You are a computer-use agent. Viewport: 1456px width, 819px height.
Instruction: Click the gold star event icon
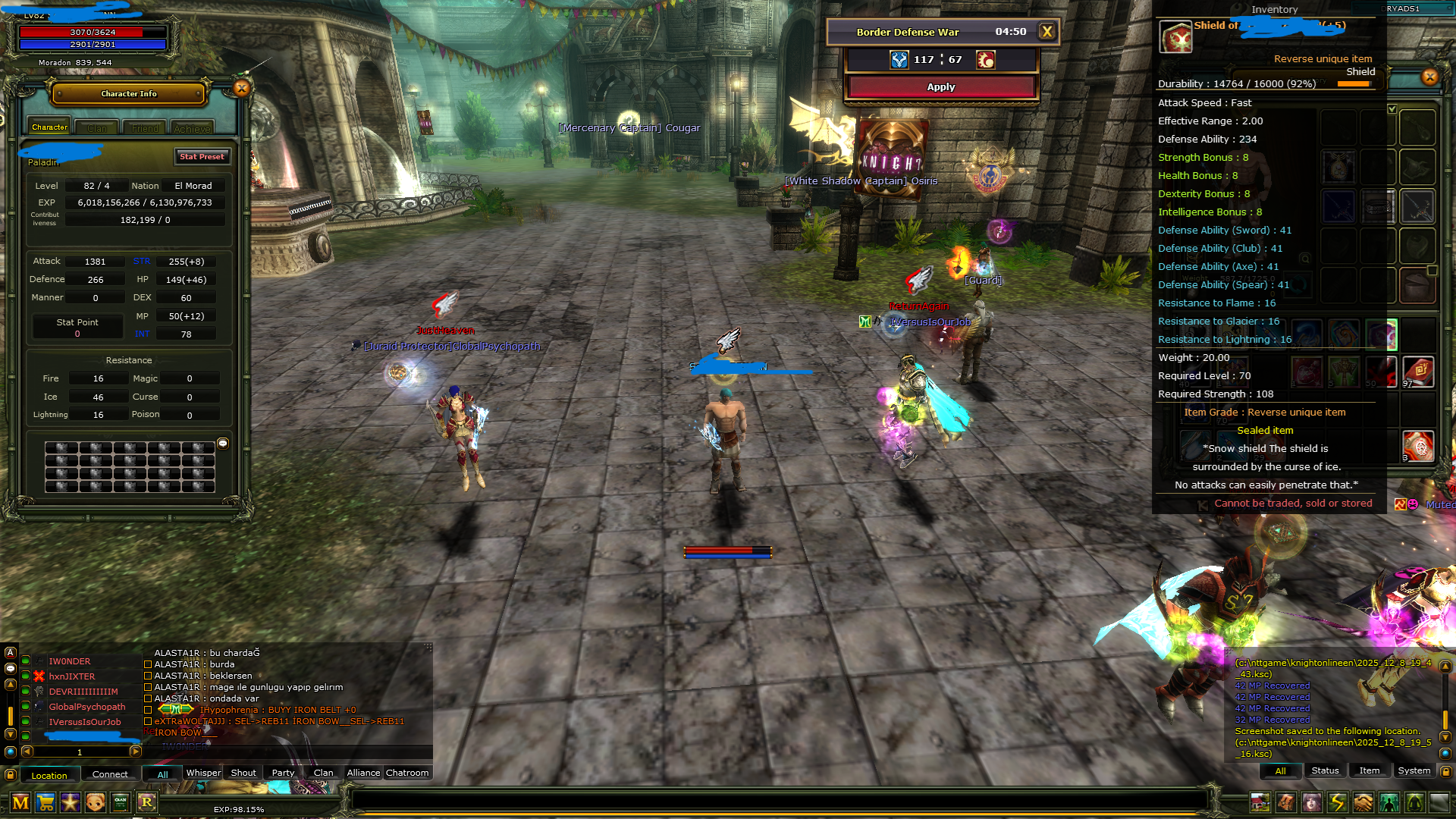pos(70,802)
